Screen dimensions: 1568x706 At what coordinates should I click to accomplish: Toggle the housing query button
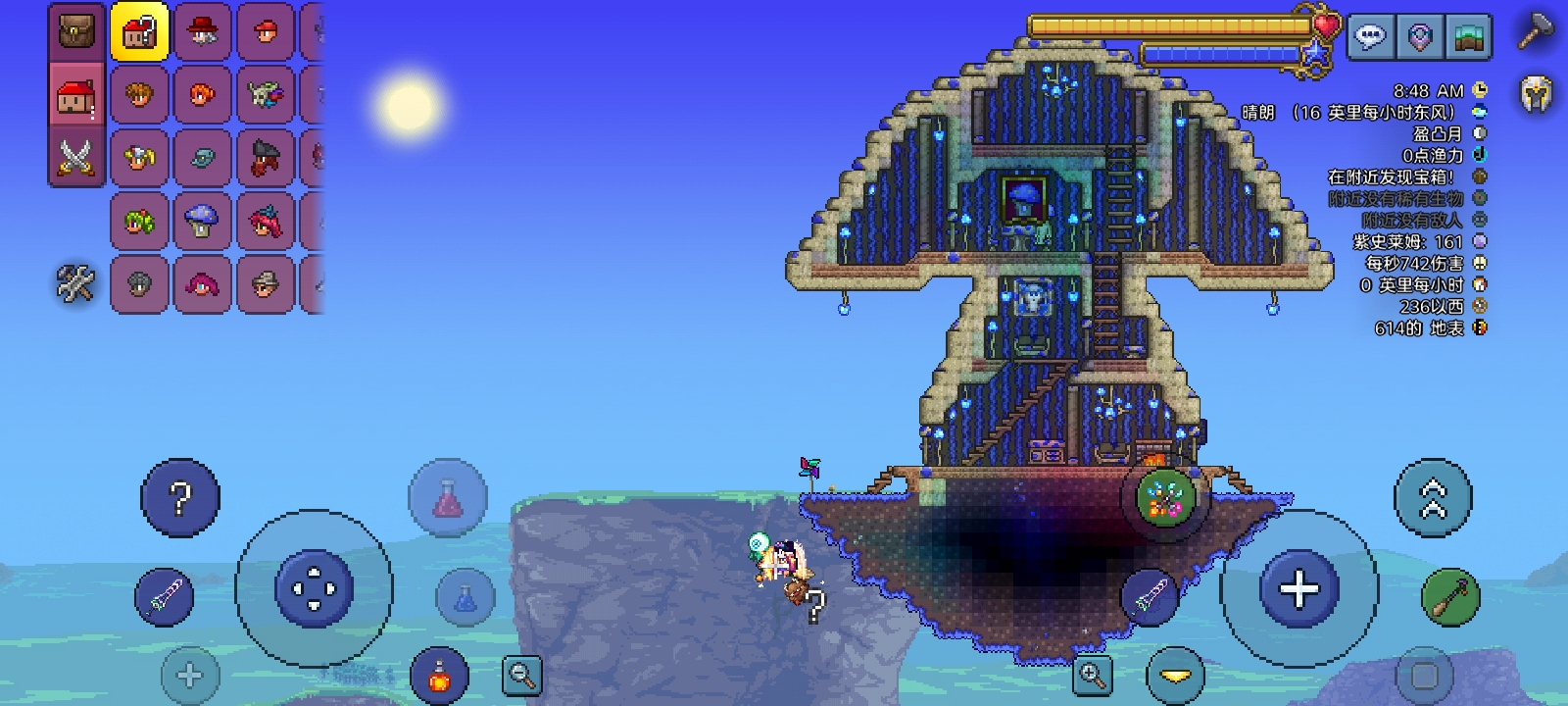pos(139,31)
